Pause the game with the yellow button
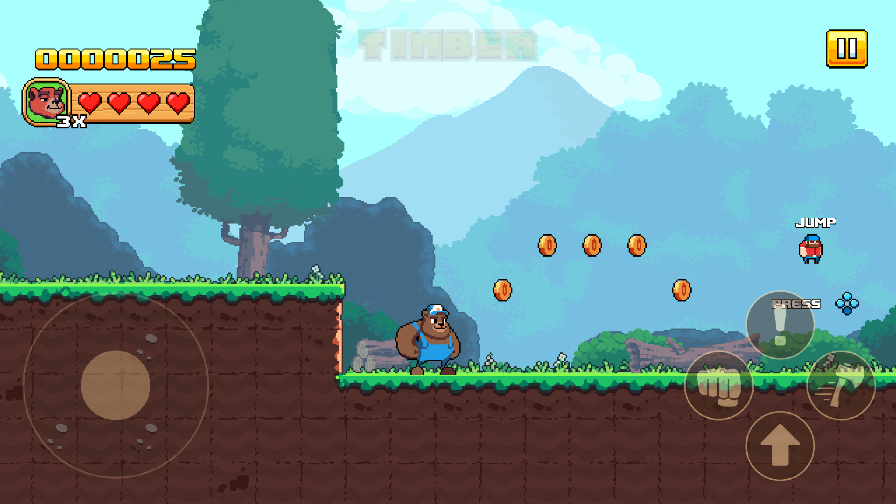Screen dimensions: 896x504 (846, 49)
